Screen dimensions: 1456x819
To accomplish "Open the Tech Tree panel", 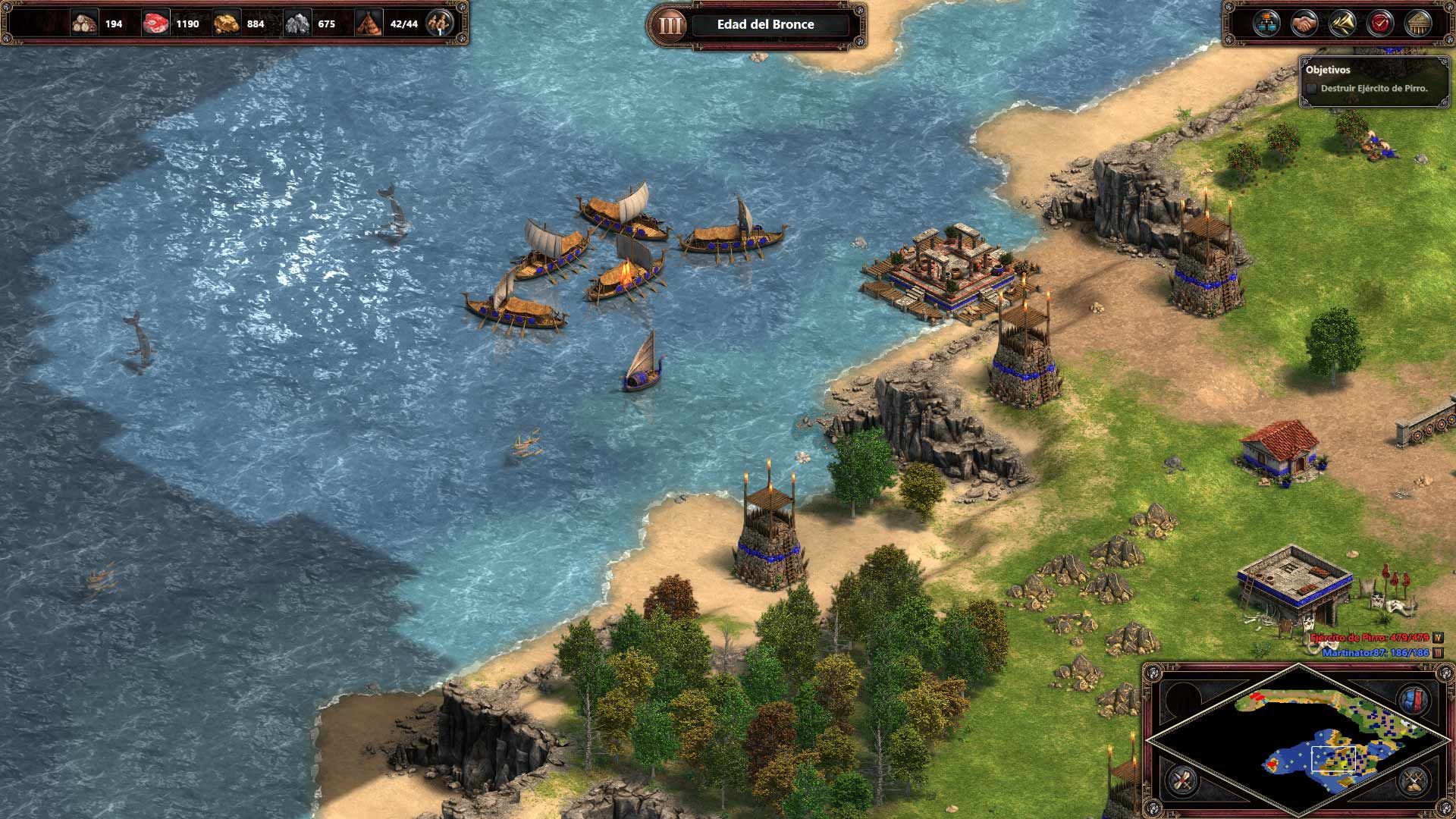I will pyautogui.click(x=1266, y=23).
